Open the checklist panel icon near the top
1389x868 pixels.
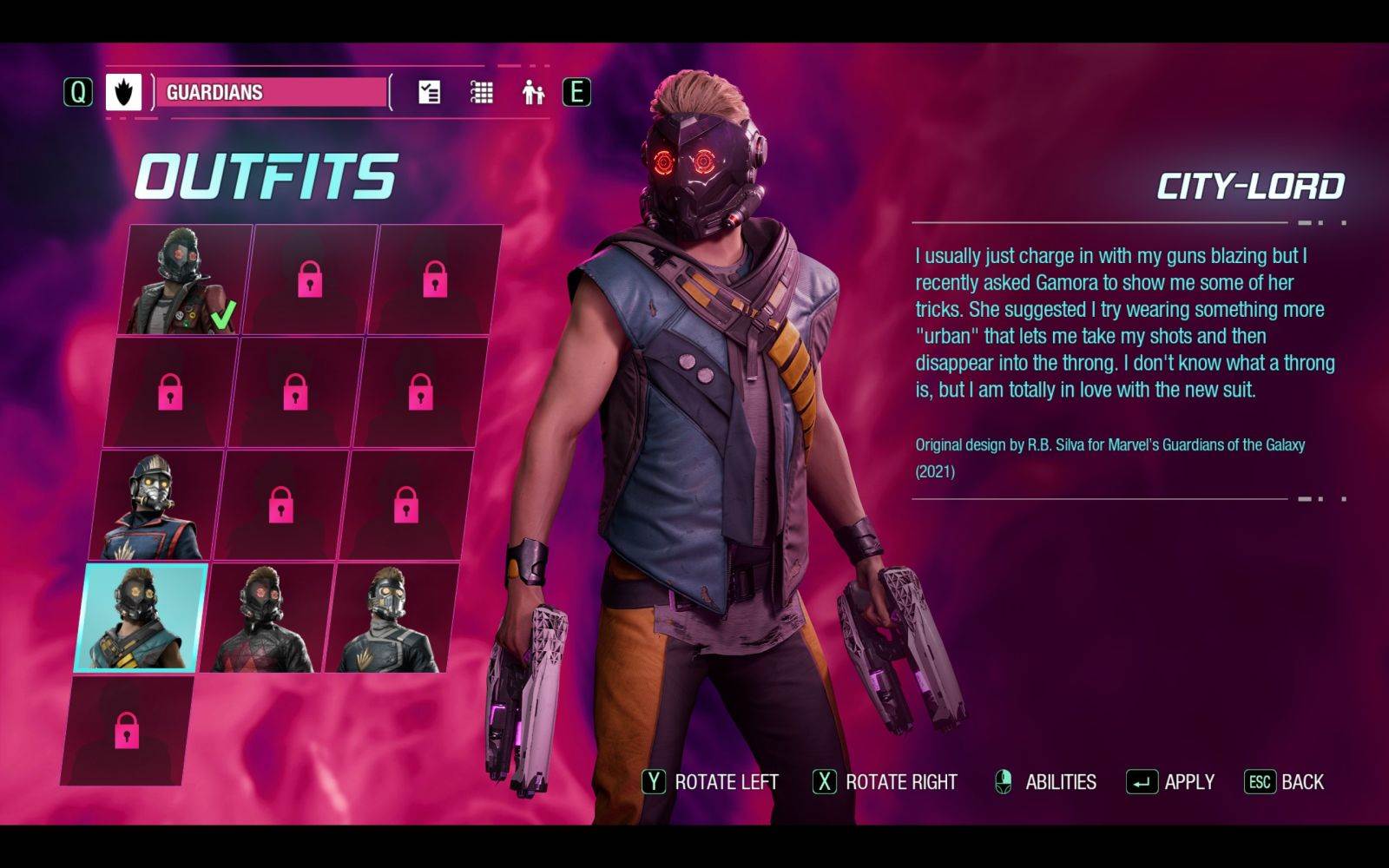pos(427,90)
